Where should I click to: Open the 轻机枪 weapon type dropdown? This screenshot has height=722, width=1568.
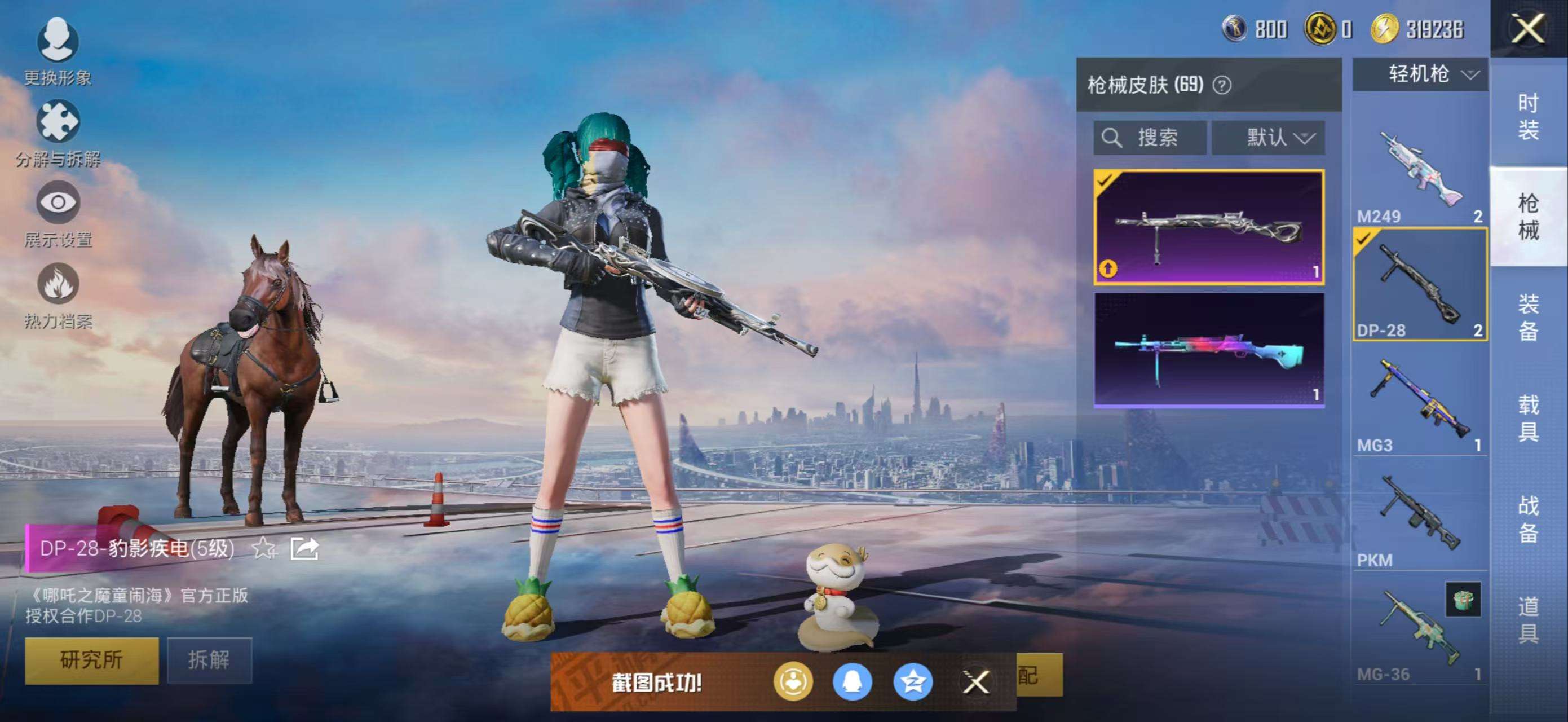coord(1420,75)
